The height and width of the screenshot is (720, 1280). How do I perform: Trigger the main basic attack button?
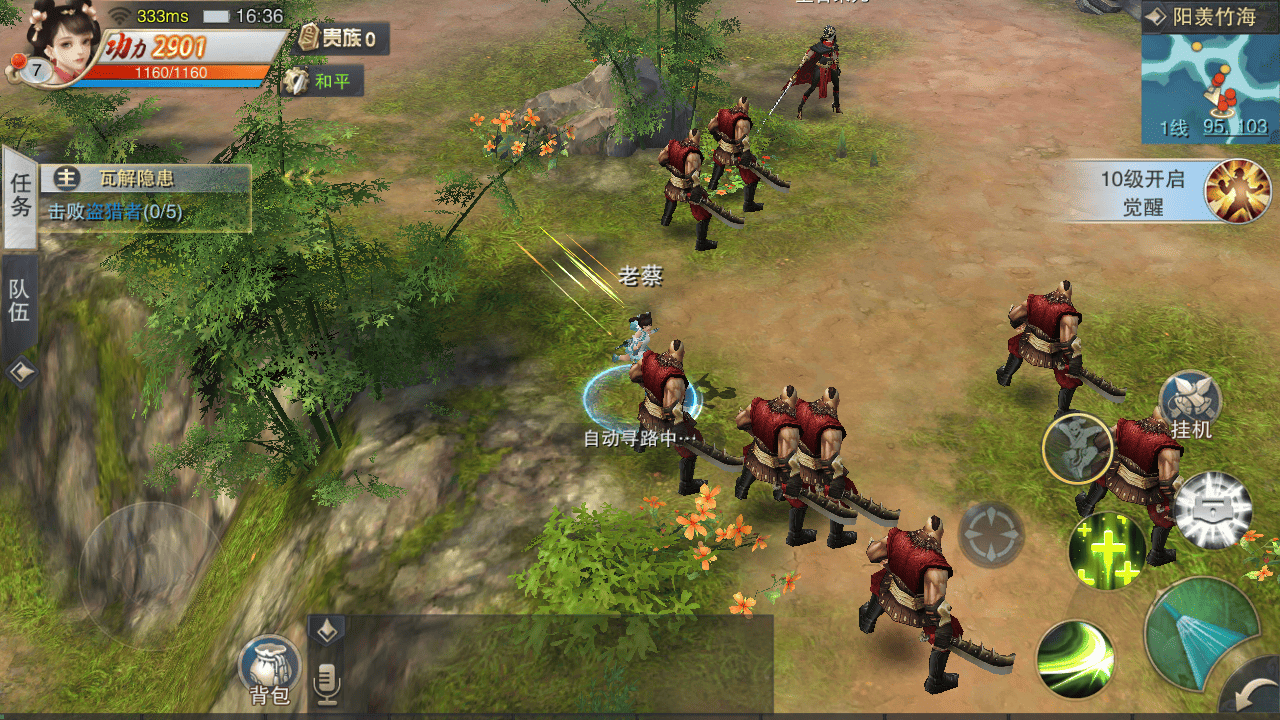coord(1201,634)
